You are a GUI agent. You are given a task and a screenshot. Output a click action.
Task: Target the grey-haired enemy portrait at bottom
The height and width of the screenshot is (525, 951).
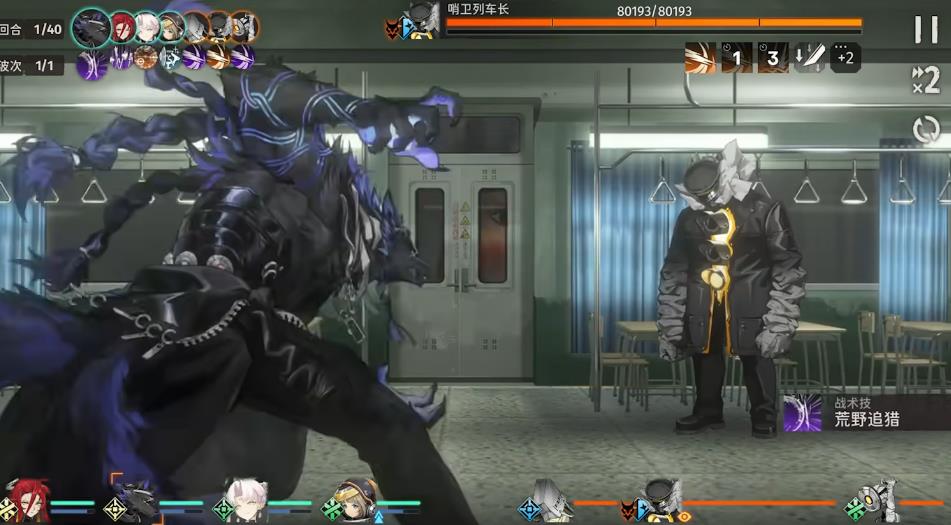pyautogui.click(x=551, y=500)
